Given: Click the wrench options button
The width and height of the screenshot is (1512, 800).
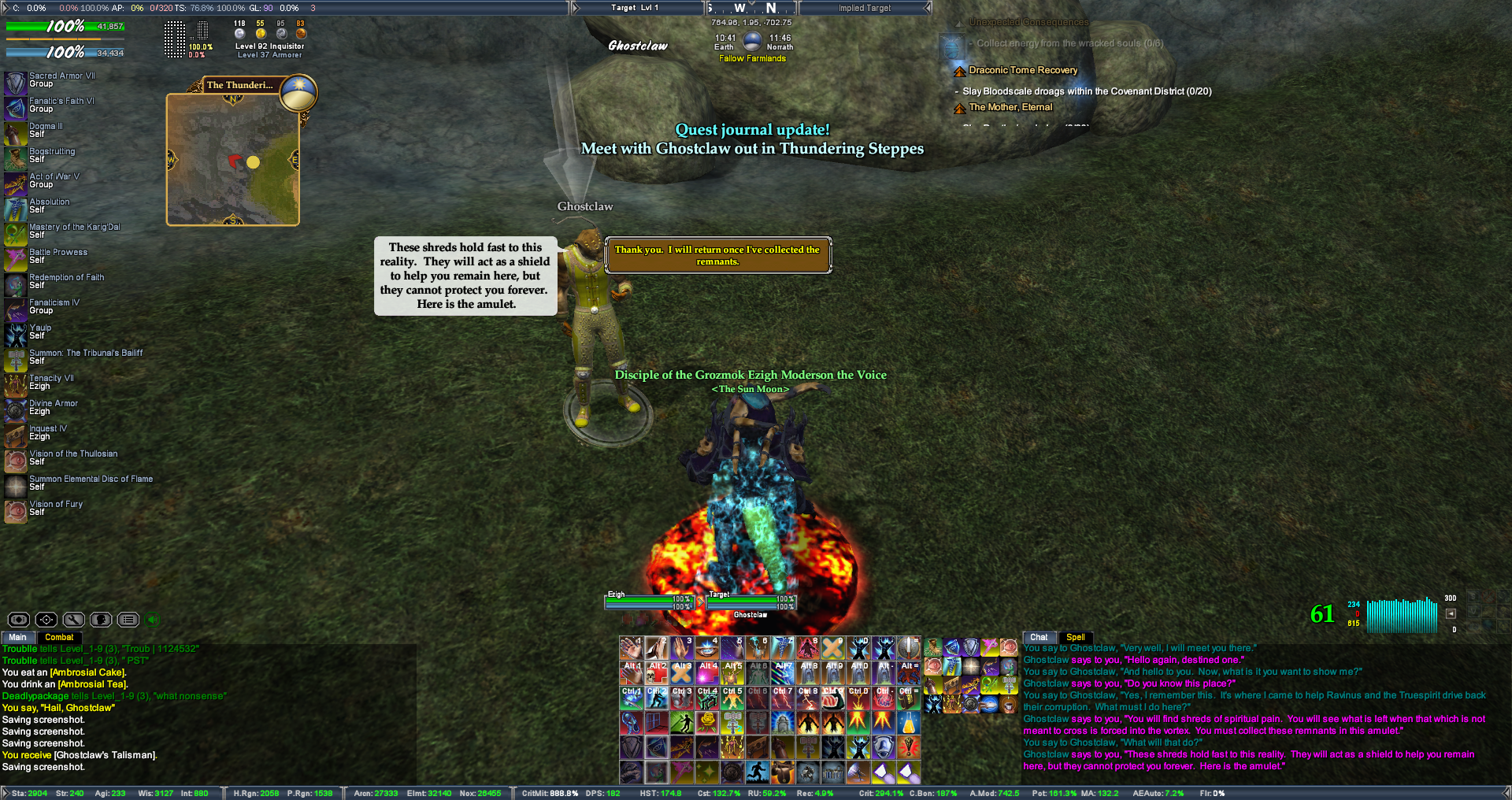Looking at the screenshot, I should tap(73, 620).
